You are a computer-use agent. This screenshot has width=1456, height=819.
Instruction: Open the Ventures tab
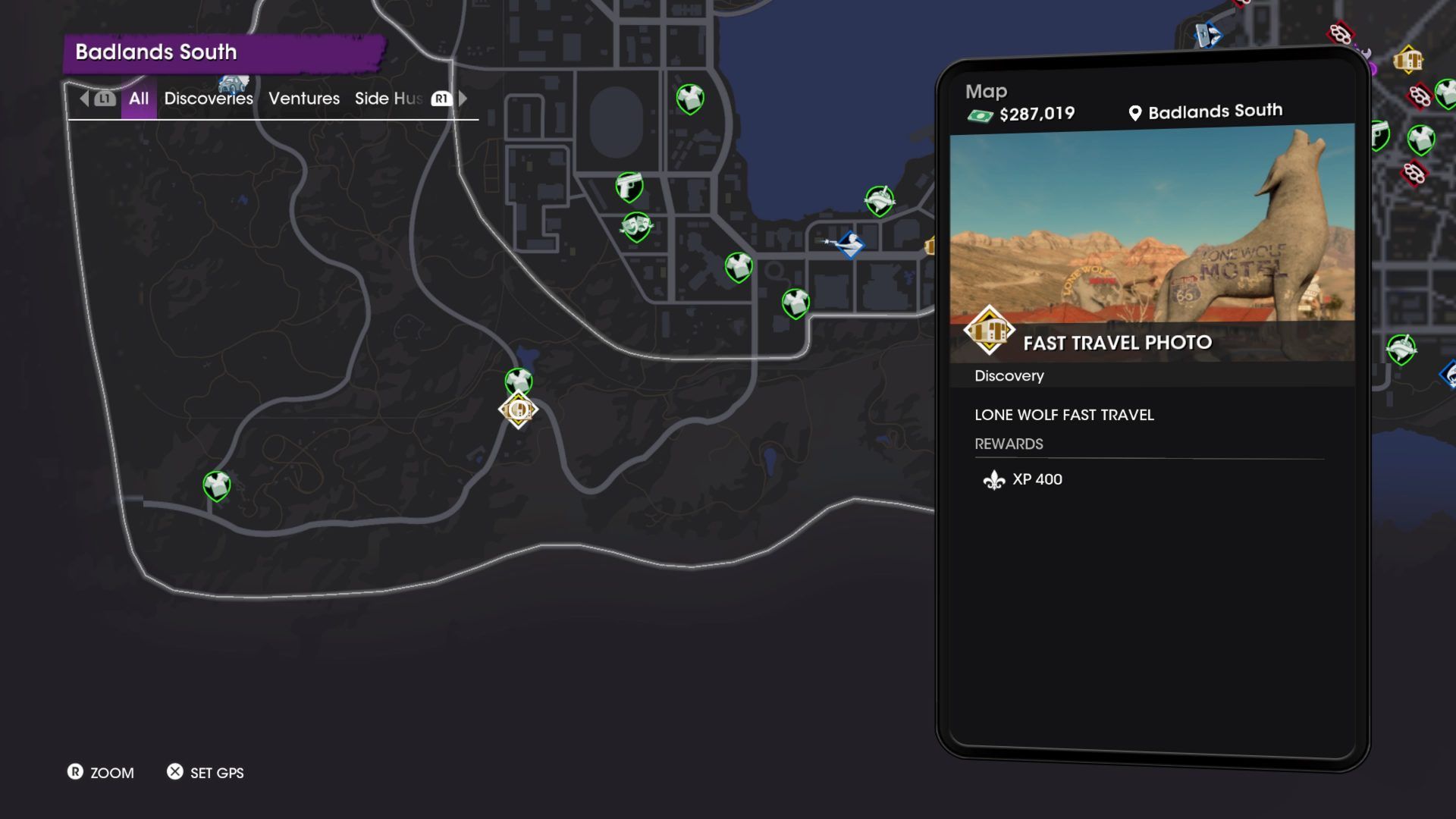click(x=303, y=99)
